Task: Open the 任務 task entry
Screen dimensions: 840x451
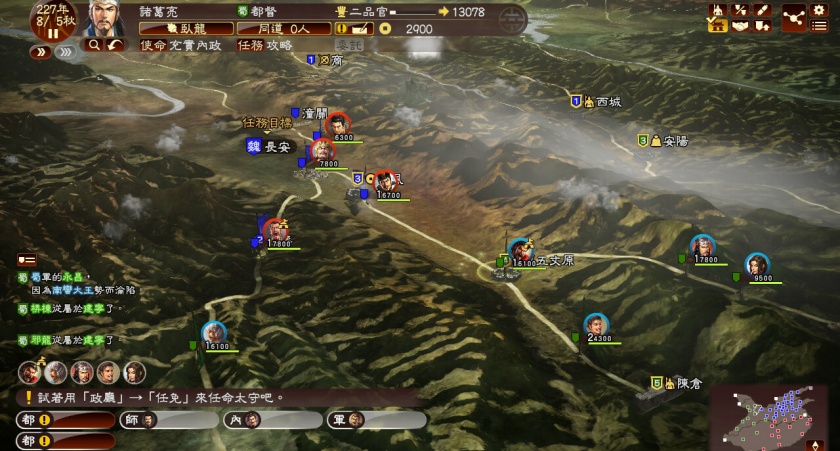Action: pyautogui.click(x=250, y=45)
